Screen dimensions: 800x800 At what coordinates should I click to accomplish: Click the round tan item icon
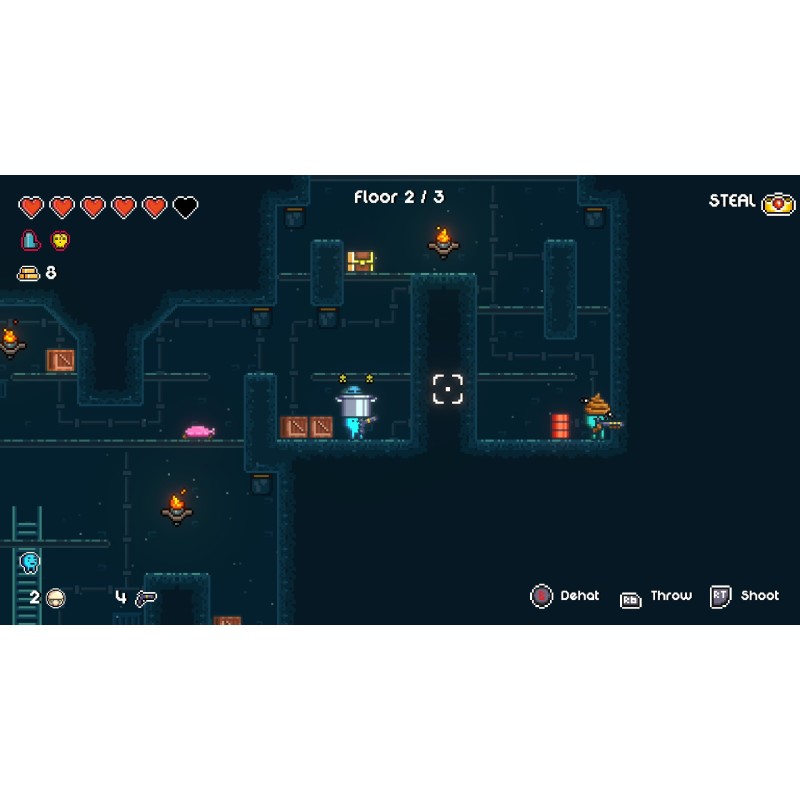tap(56, 598)
